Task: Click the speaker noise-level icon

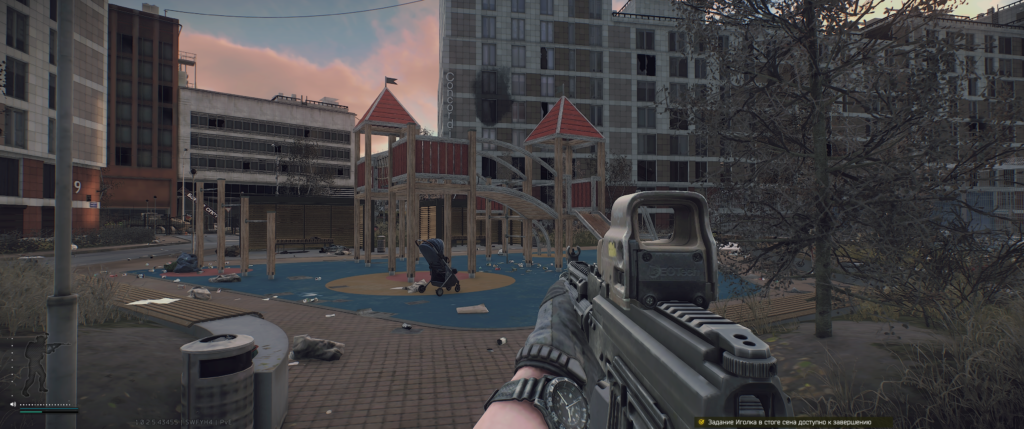Action: click(13, 405)
